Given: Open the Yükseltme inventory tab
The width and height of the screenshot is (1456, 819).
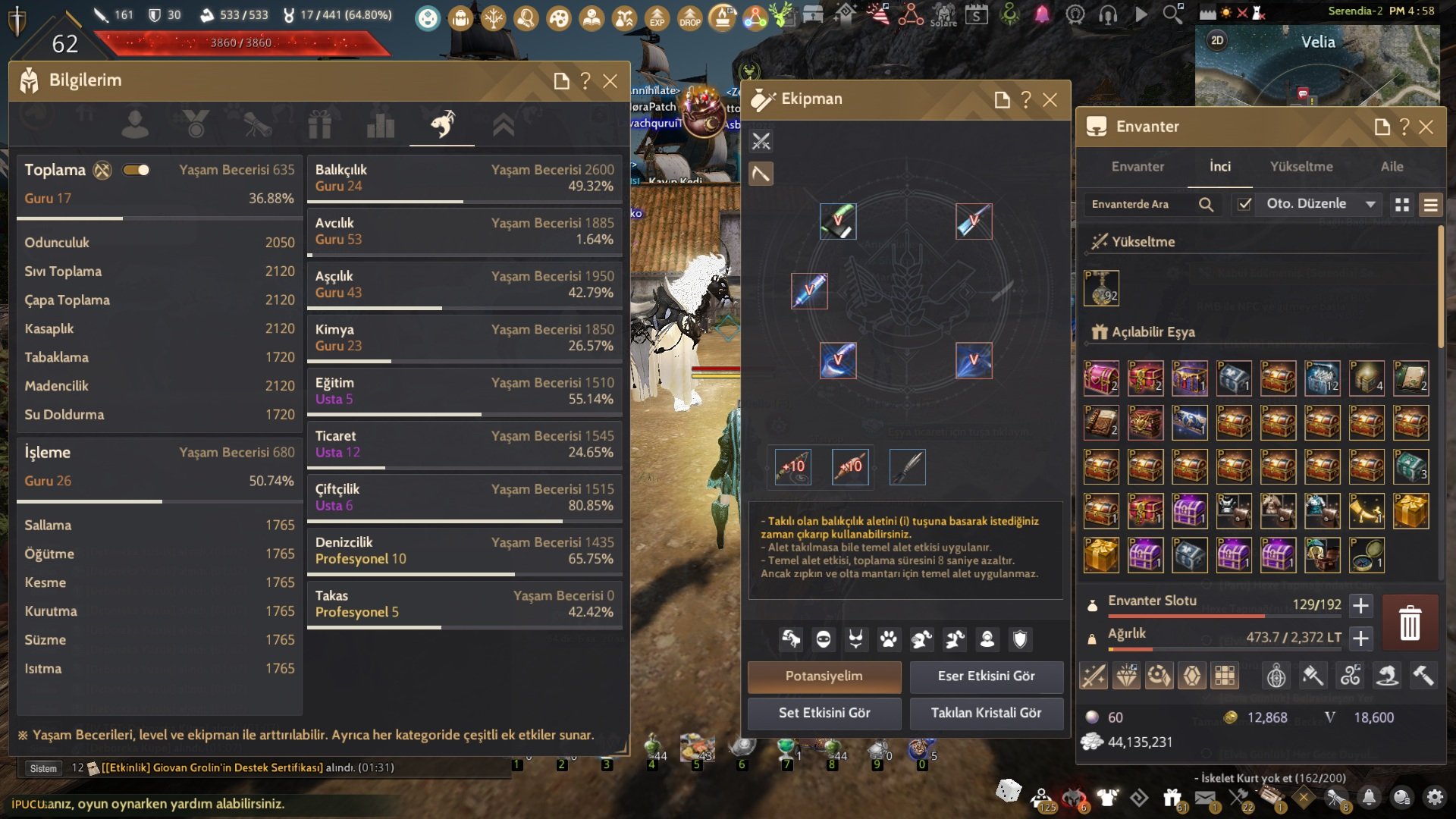Looking at the screenshot, I should (x=1301, y=167).
